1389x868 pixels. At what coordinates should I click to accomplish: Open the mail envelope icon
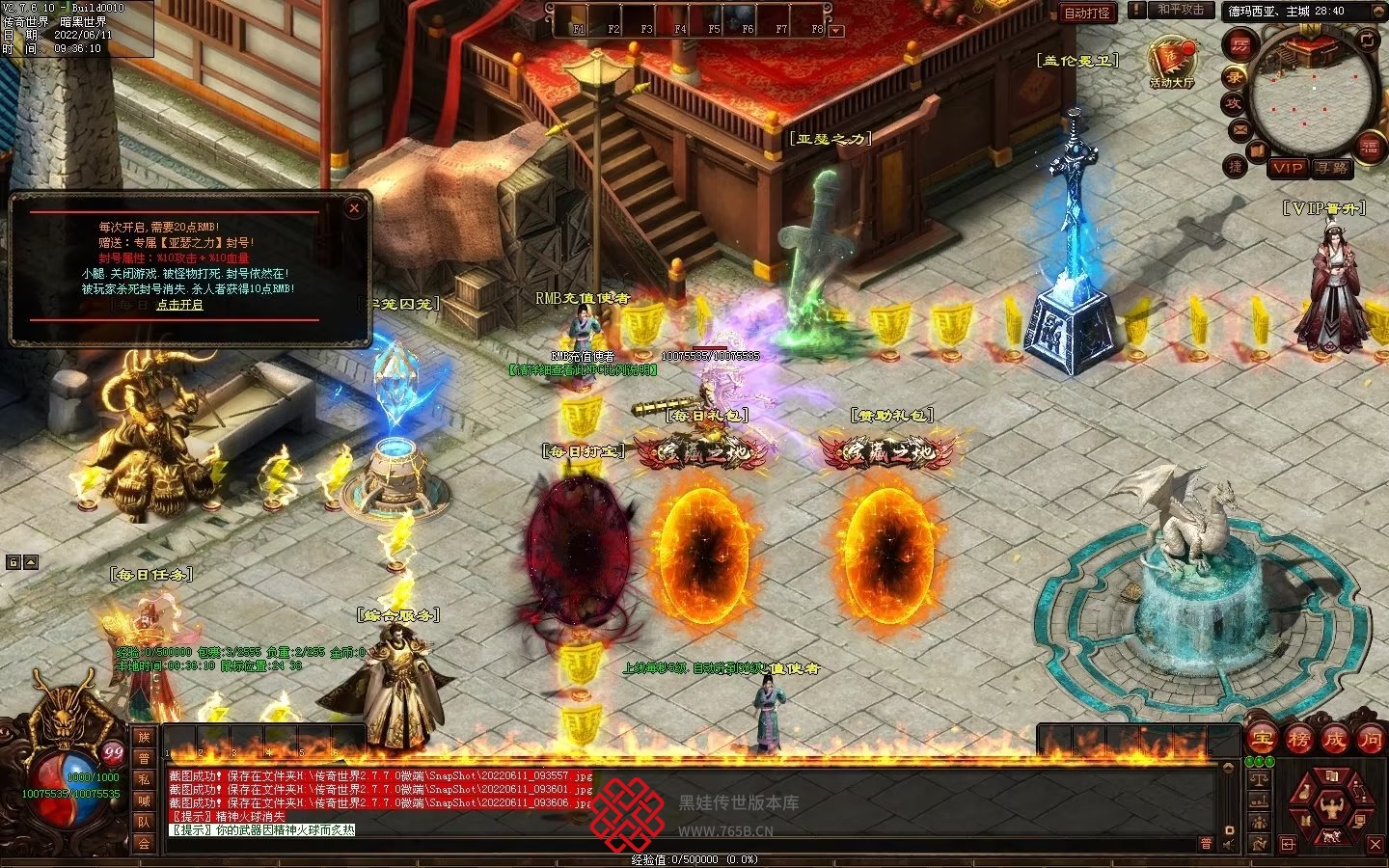pos(1240,129)
